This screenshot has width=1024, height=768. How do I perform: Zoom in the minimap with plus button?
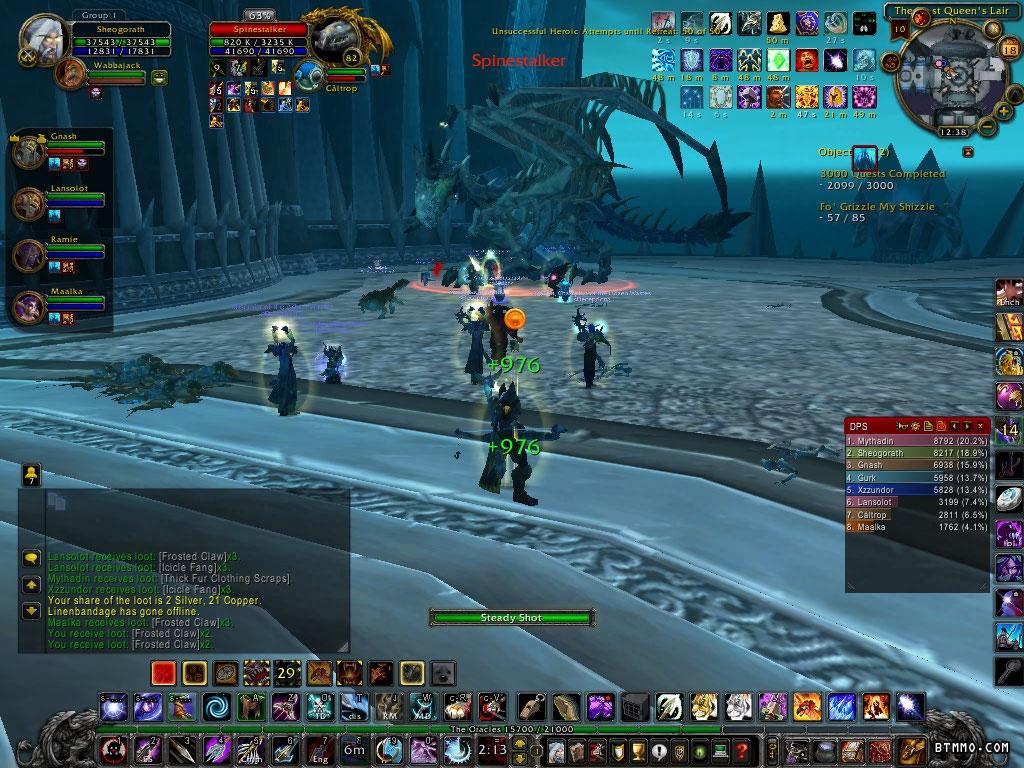[1001, 110]
